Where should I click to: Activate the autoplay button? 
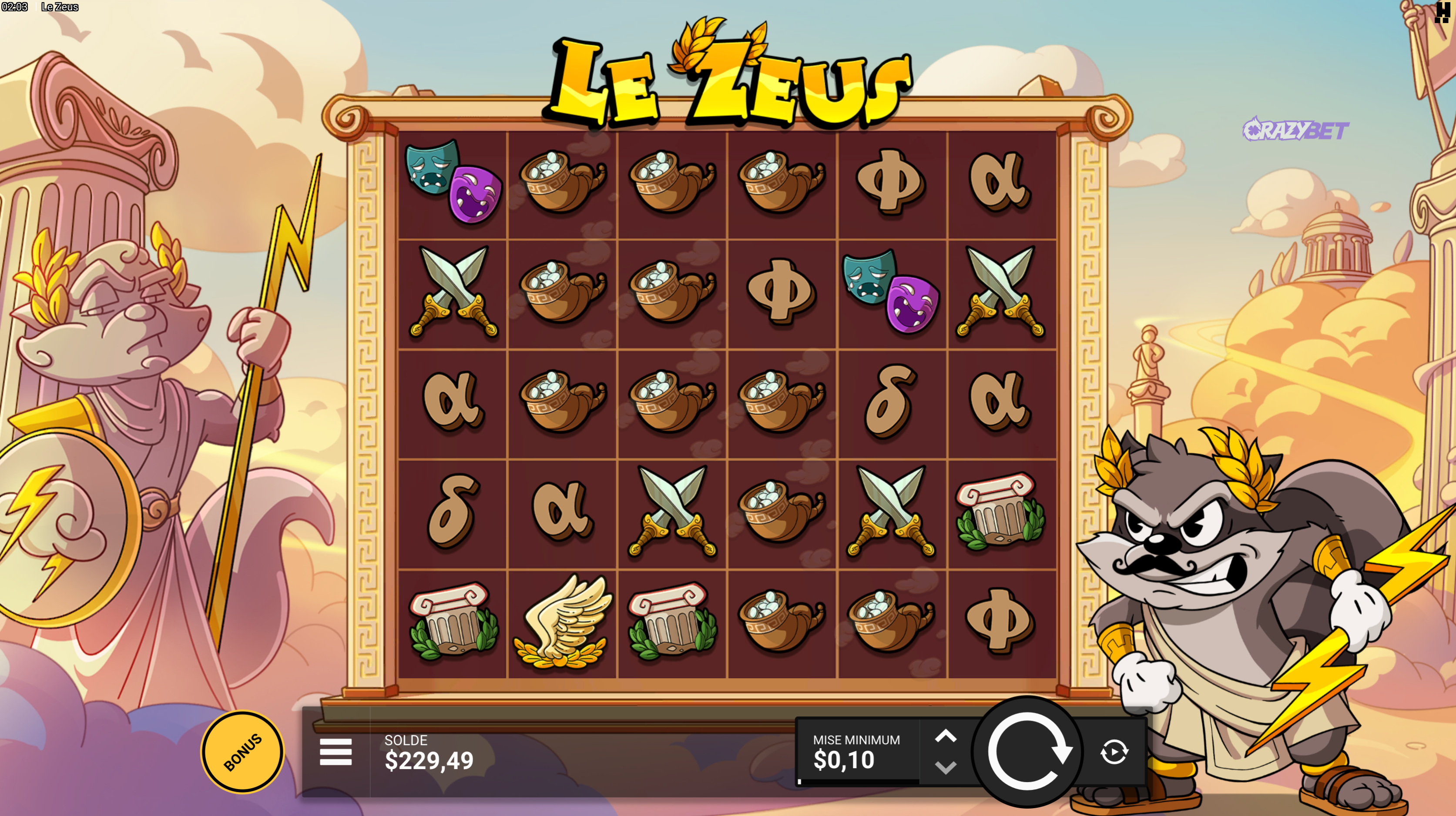coord(1114,752)
